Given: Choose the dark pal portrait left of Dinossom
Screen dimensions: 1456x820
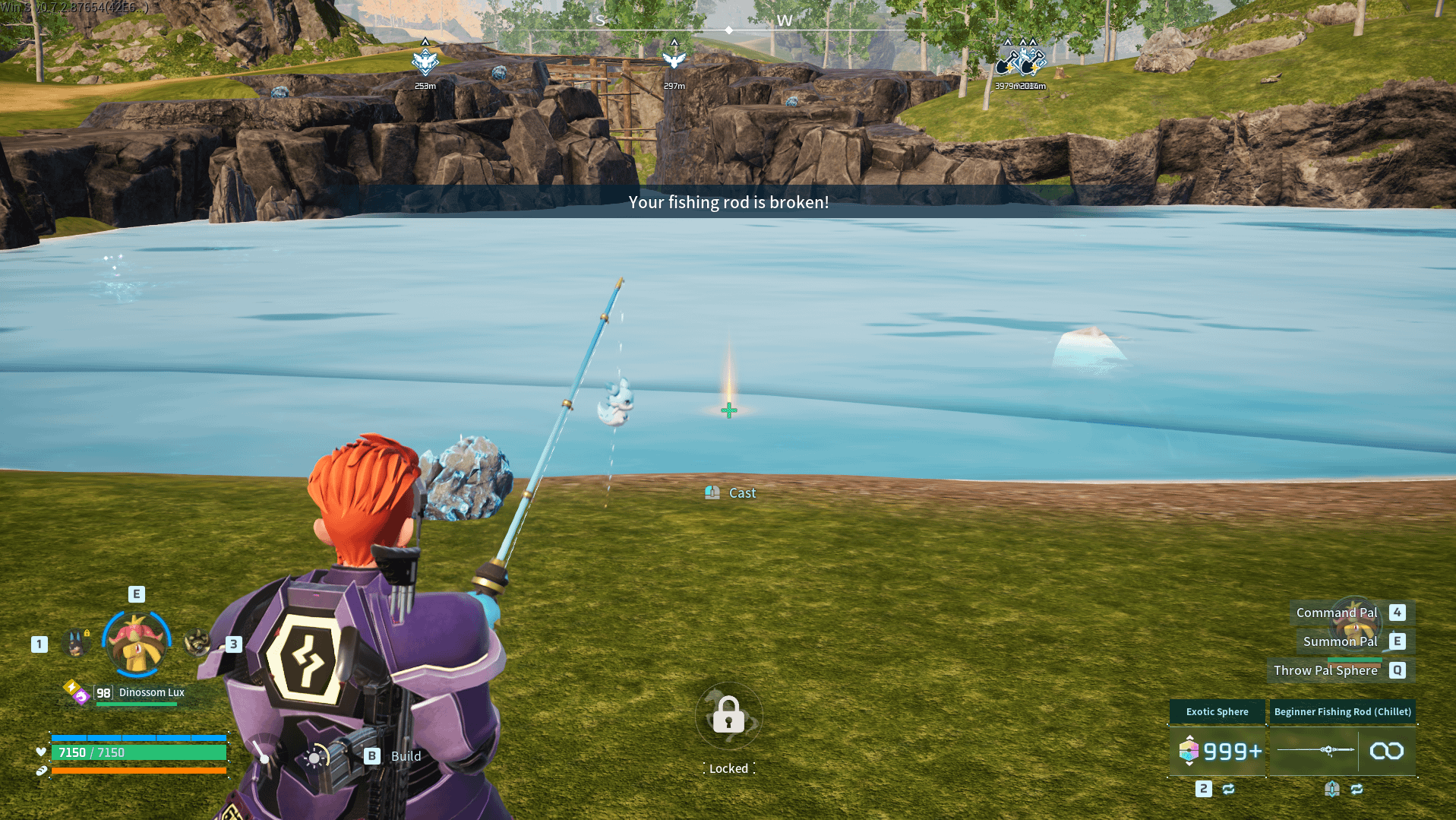Looking at the screenshot, I should [x=76, y=644].
